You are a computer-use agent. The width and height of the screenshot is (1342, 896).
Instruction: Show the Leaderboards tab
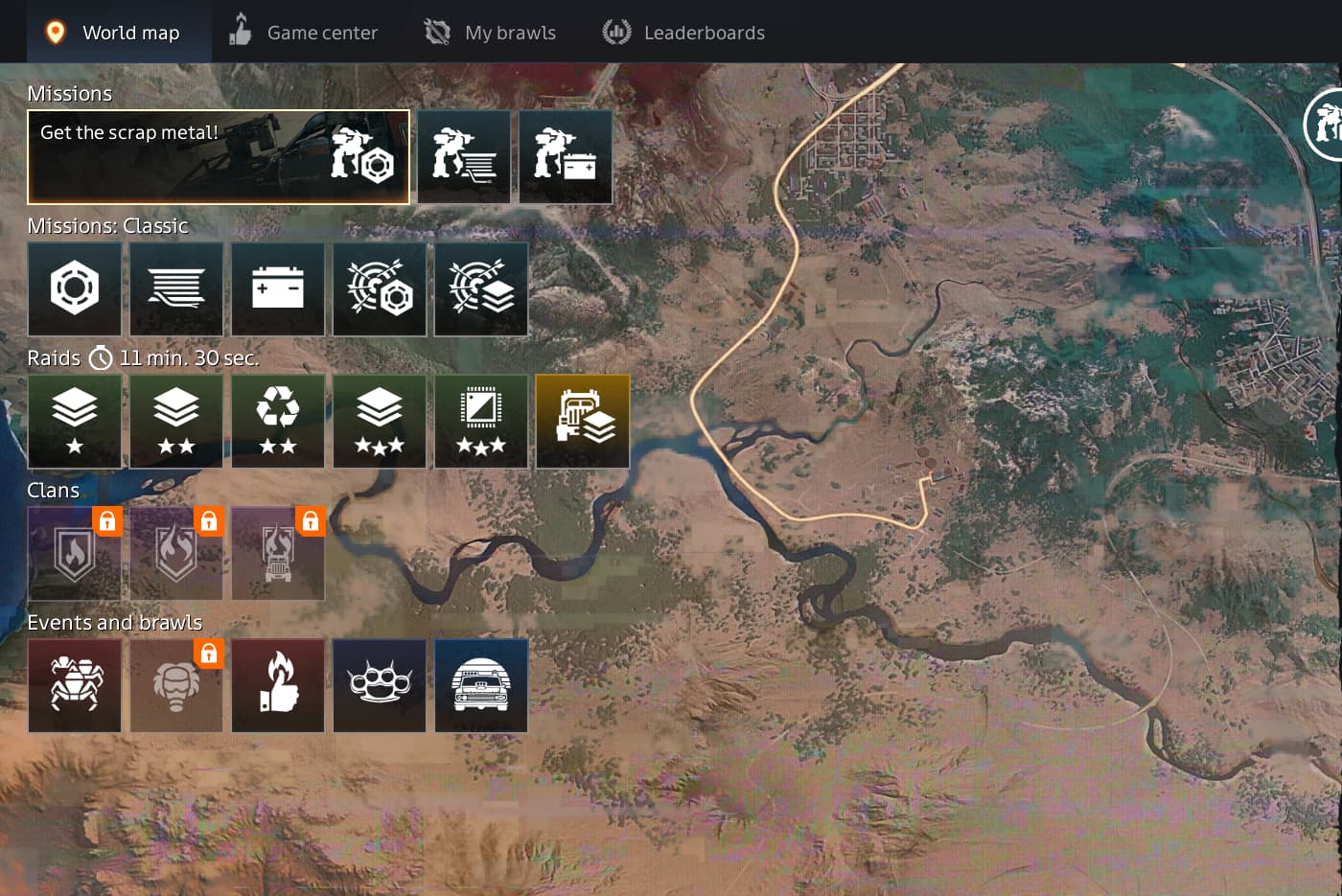click(683, 33)
